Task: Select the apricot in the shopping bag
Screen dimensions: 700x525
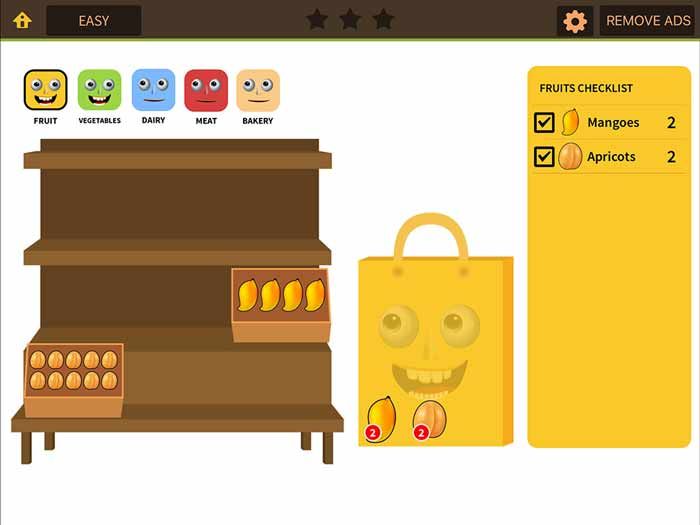Action: pos(430,416)
